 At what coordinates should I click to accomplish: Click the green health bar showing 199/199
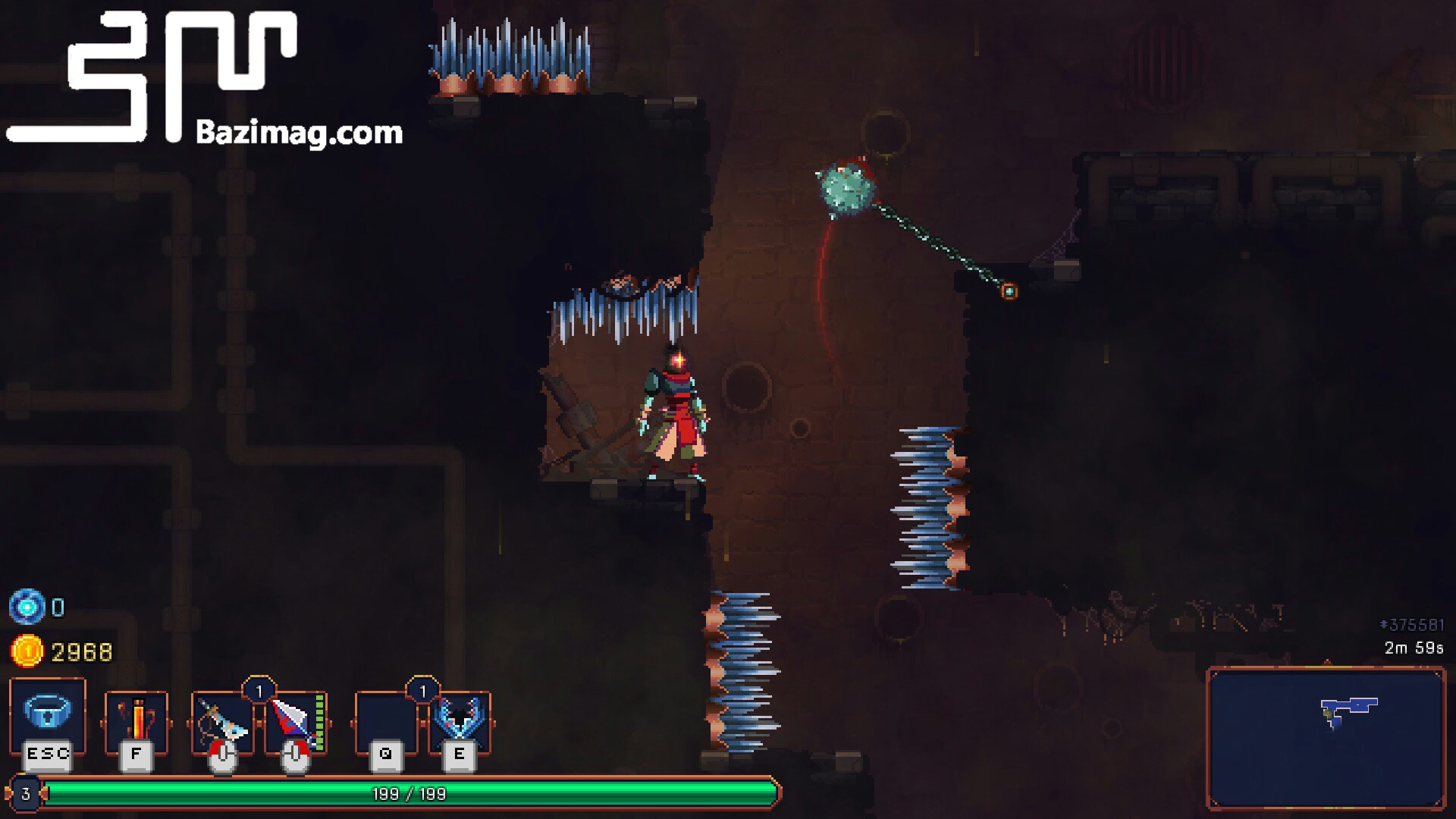click(x=409, y=793)
